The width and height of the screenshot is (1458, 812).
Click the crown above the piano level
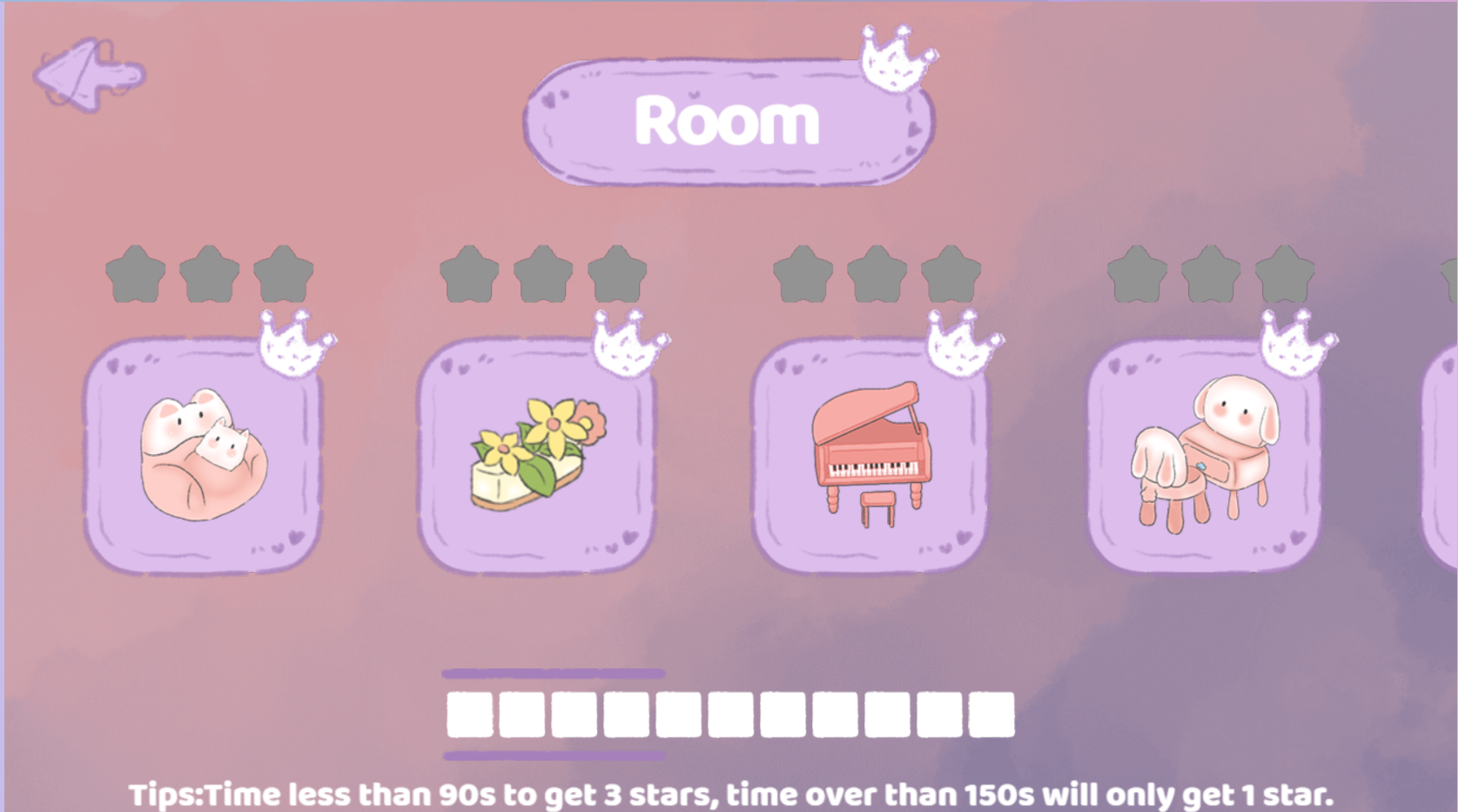coord(962,344)
